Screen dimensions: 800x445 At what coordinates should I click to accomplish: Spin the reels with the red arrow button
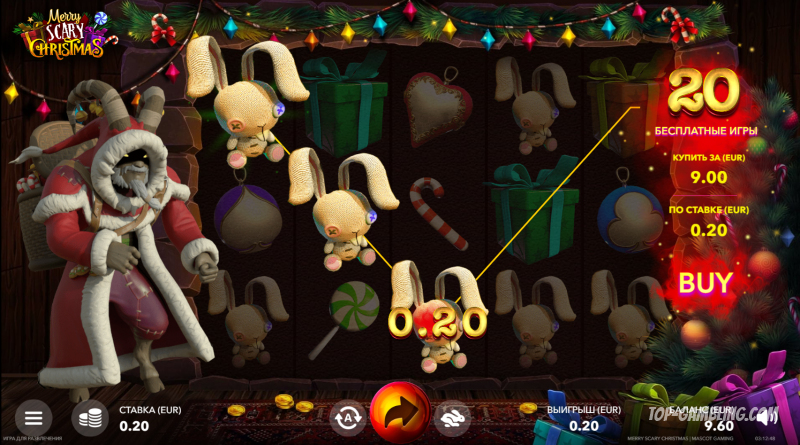click(x=400, y=413)
